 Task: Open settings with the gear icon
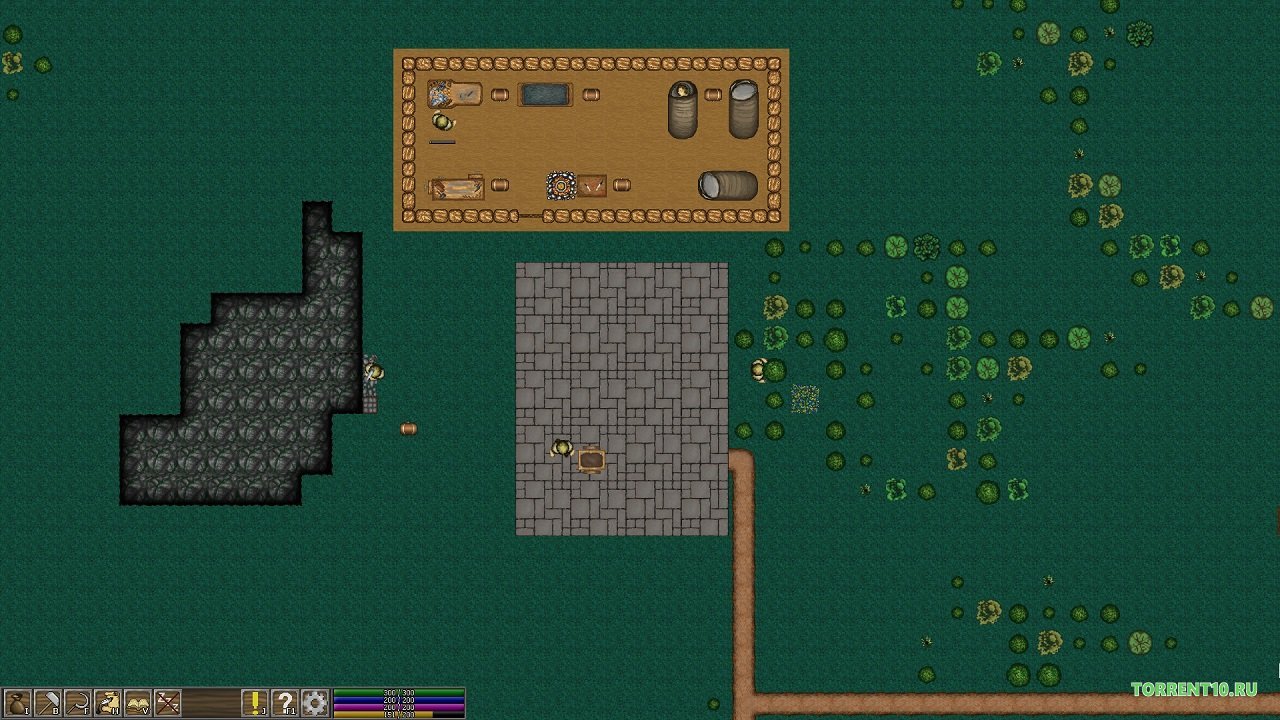316,703
